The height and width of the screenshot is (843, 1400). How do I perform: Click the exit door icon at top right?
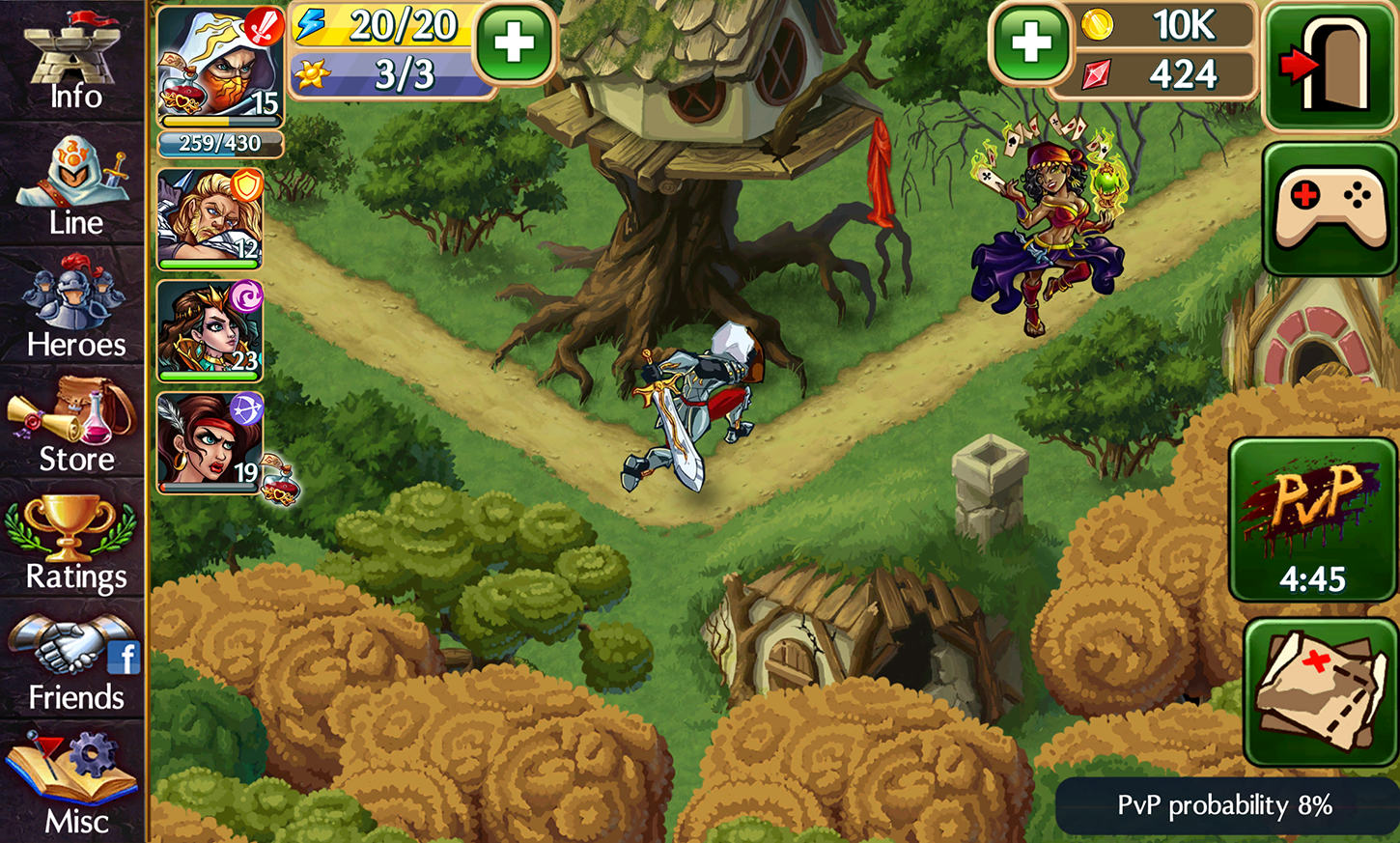click(x=1330, y=66)
